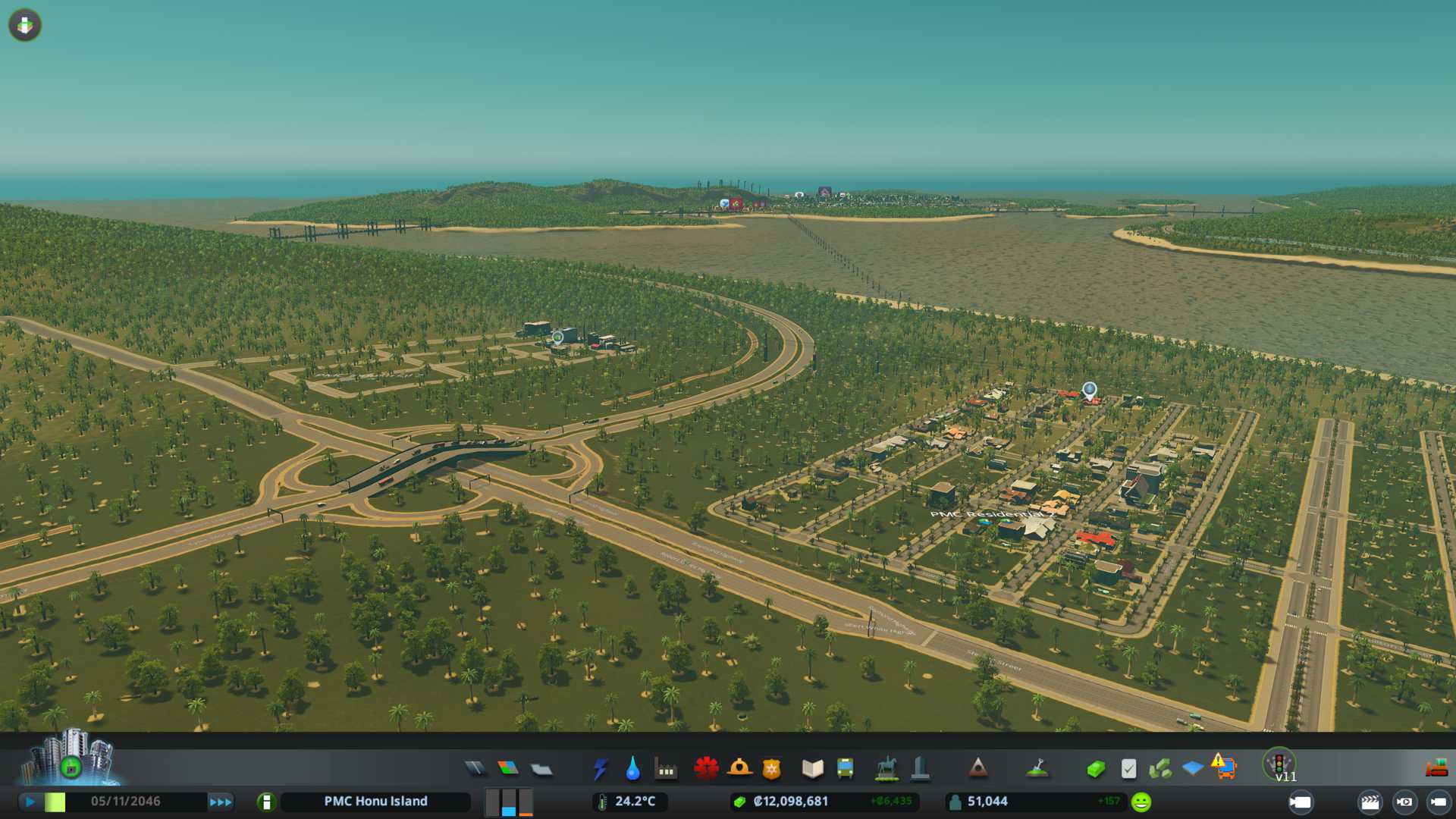The height and width of the screenshot is (819, 1456).
Task: Click the play/pause simulation button
Action: pos(30,802)
